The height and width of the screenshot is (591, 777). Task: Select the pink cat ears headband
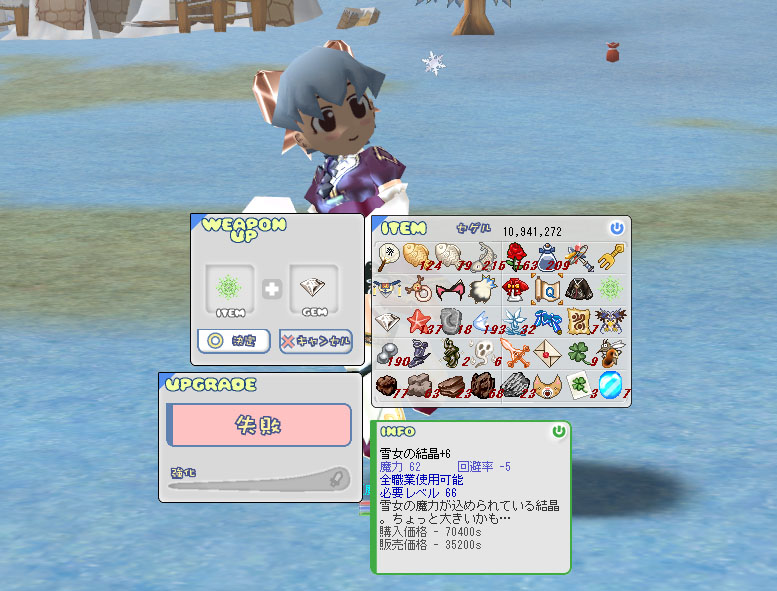coord(451,290)
